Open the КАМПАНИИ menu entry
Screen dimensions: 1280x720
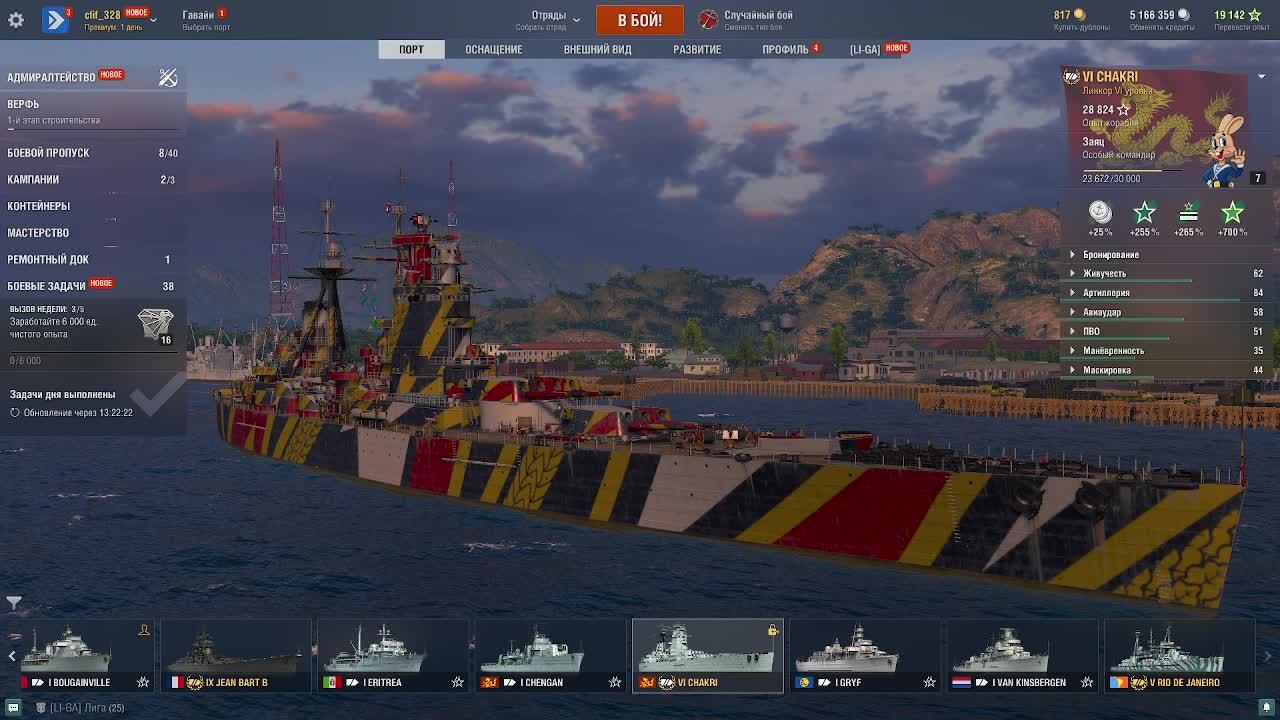pos(33,180)
